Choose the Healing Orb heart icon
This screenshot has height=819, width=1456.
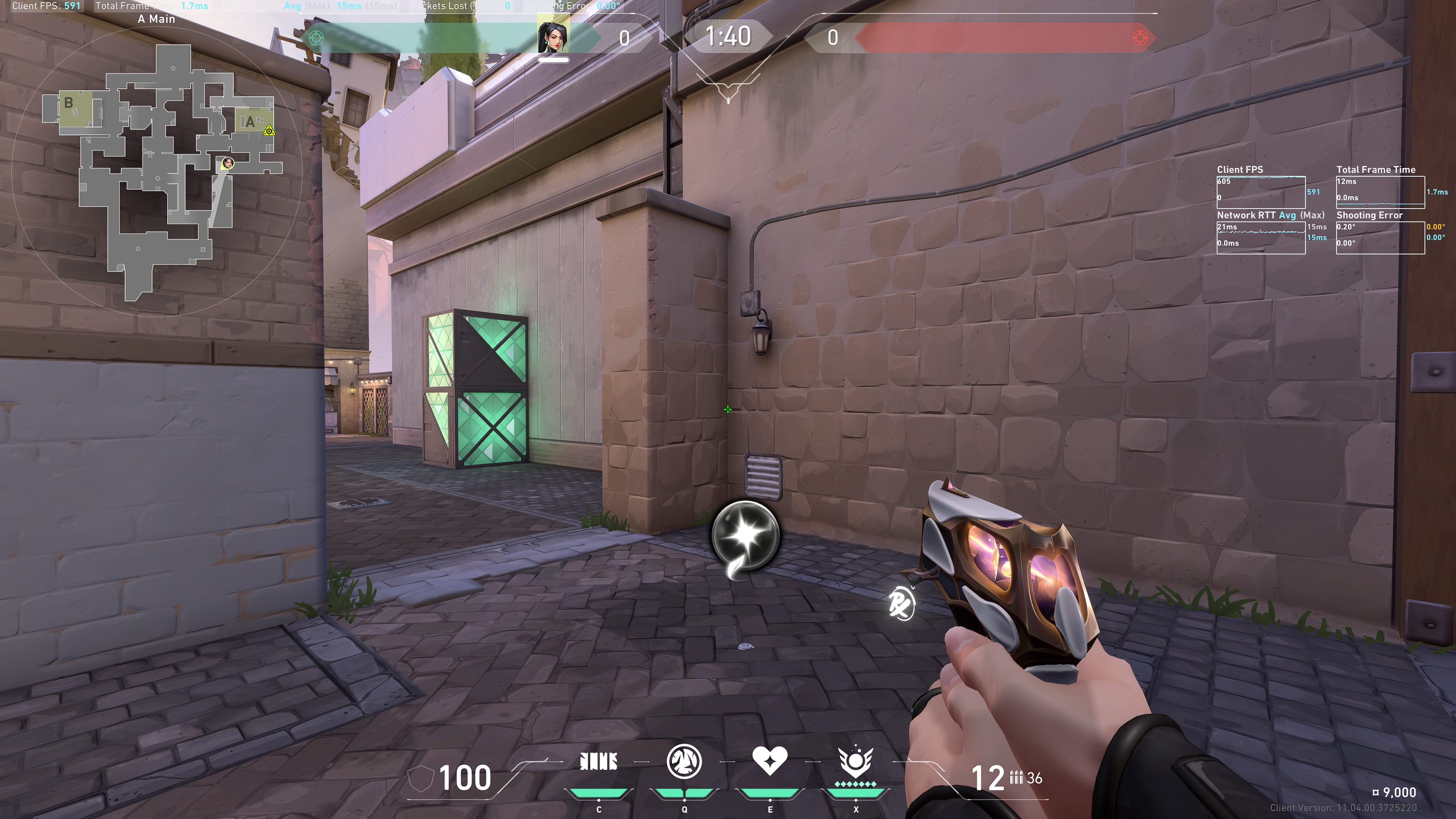coord(770,761)
